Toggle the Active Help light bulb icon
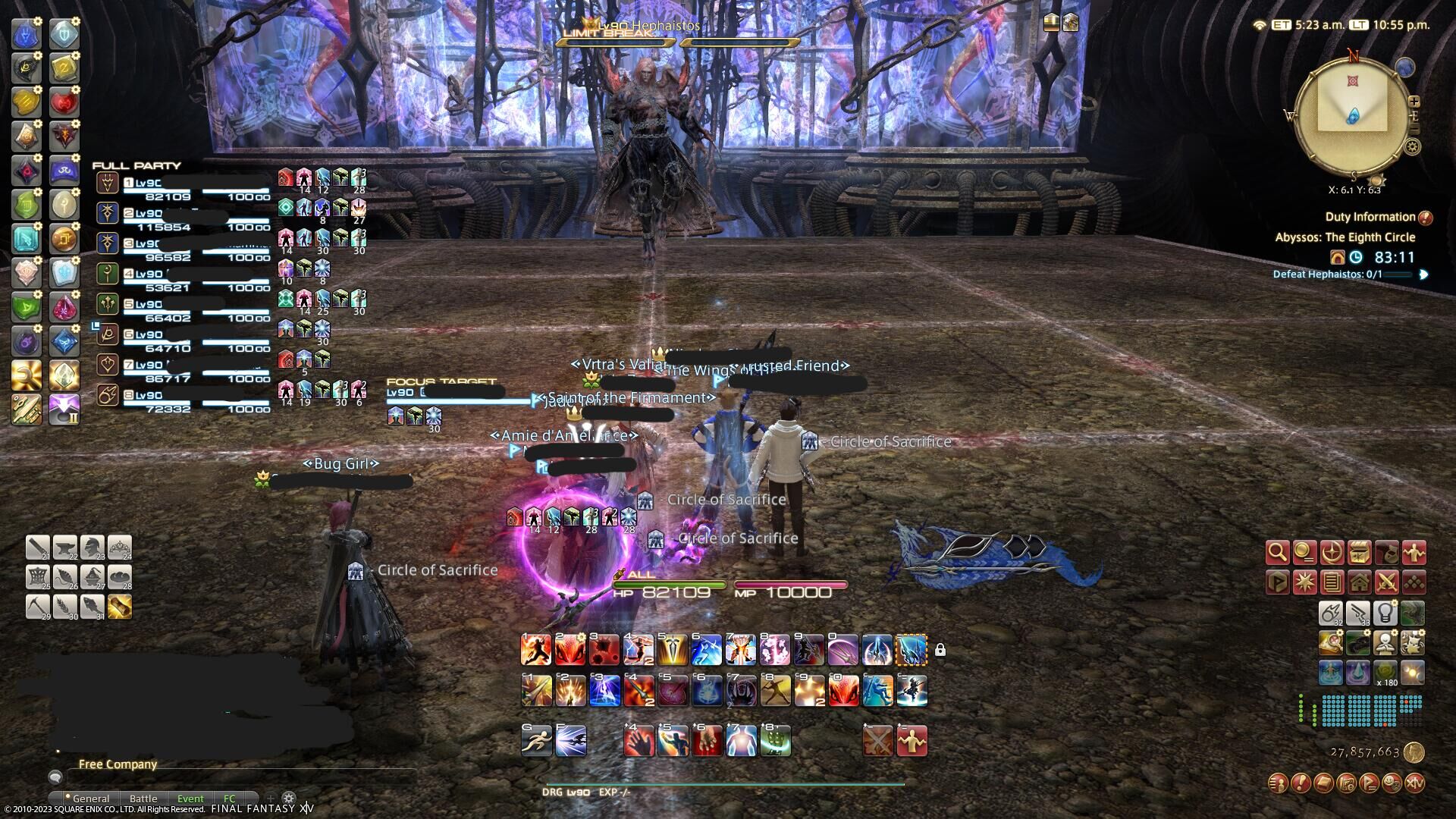This screenshot has width=1456, height=819. pyautogui.click(x=1385, y=614)
